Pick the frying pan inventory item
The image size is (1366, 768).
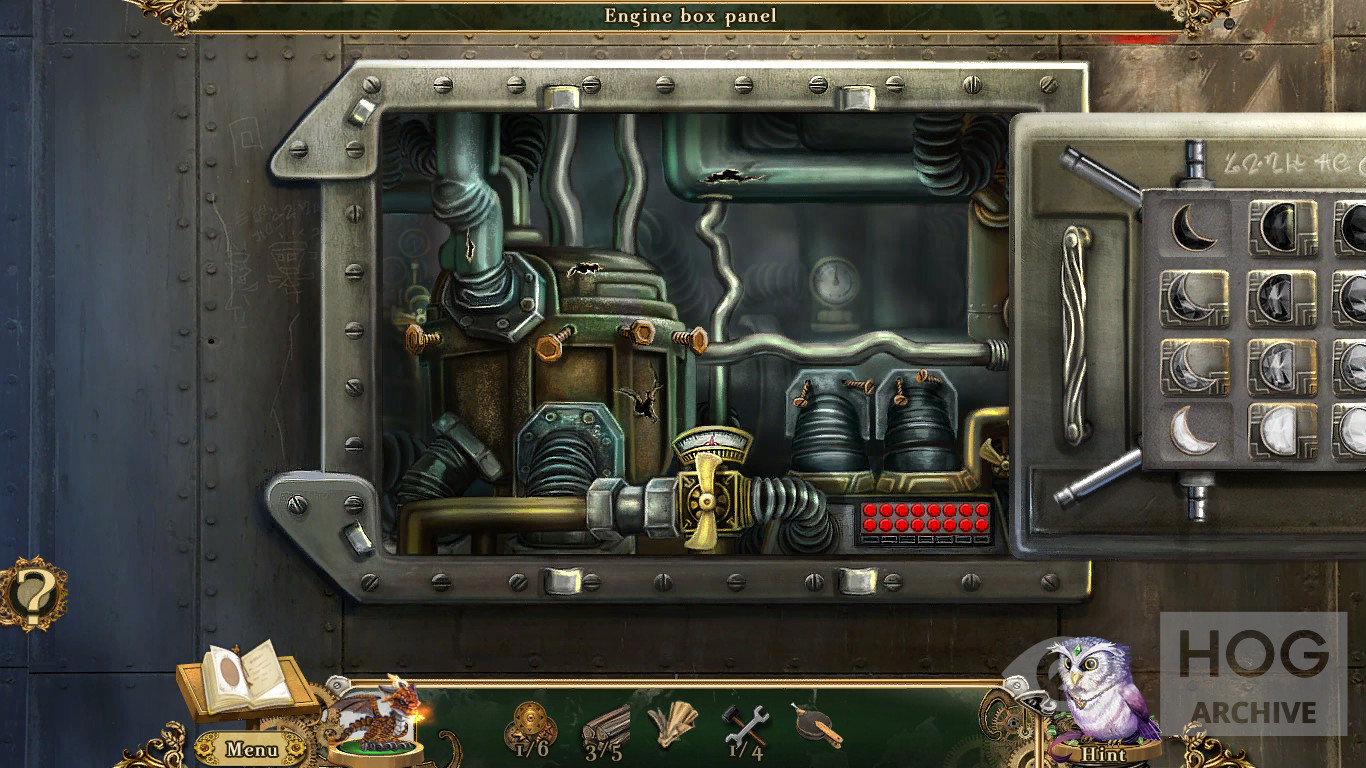coord(817,725)
